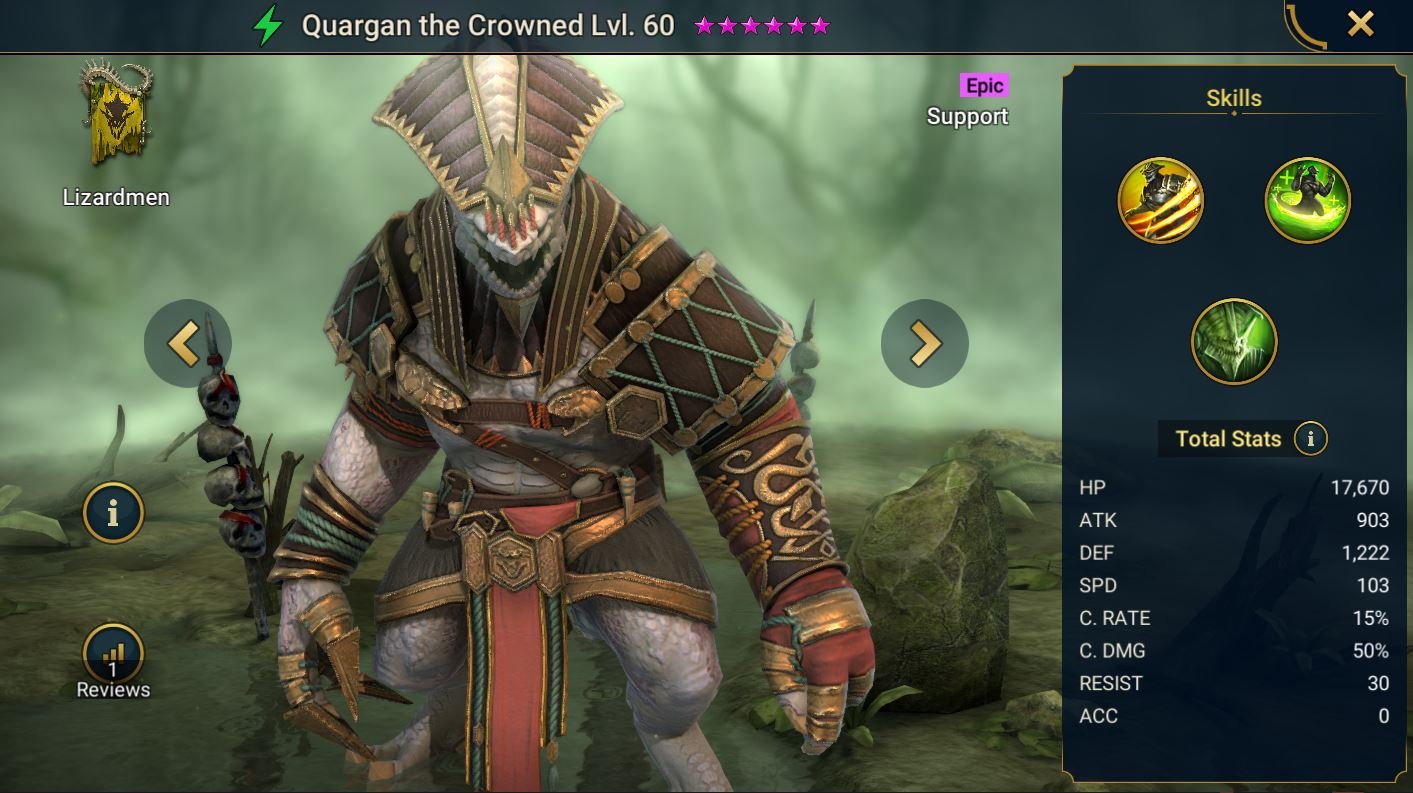
Task: Close the champion details screen
Action: tap(1360, 24)
